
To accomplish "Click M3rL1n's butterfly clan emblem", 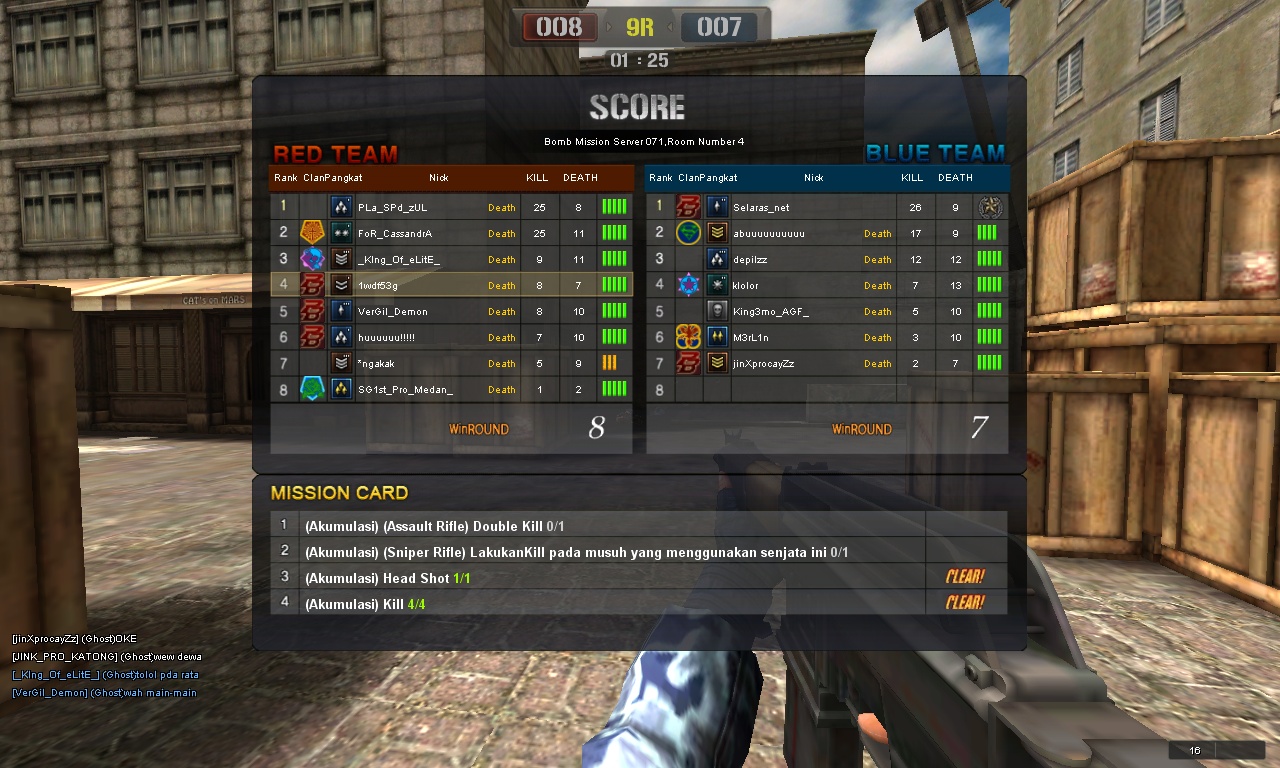I will [x=688, y=337].
